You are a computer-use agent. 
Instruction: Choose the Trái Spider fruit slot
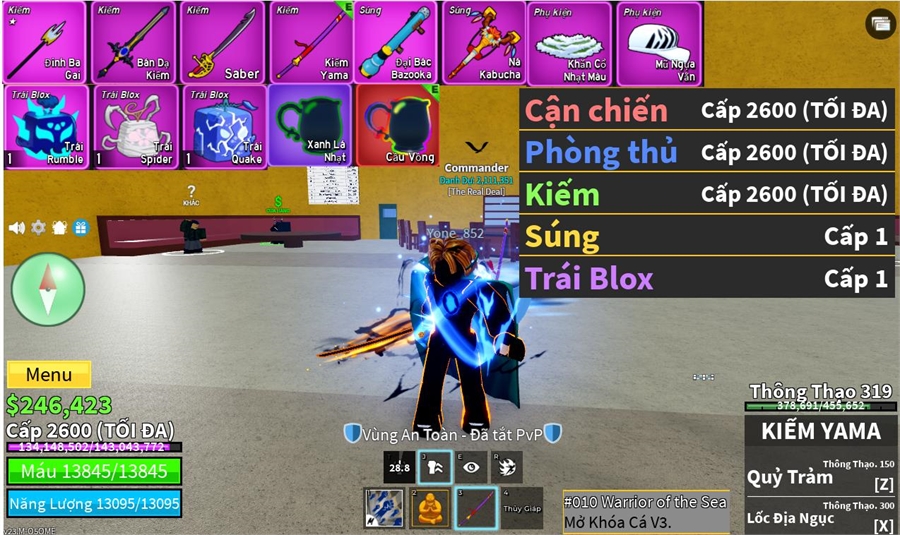(x=134, y=126)
